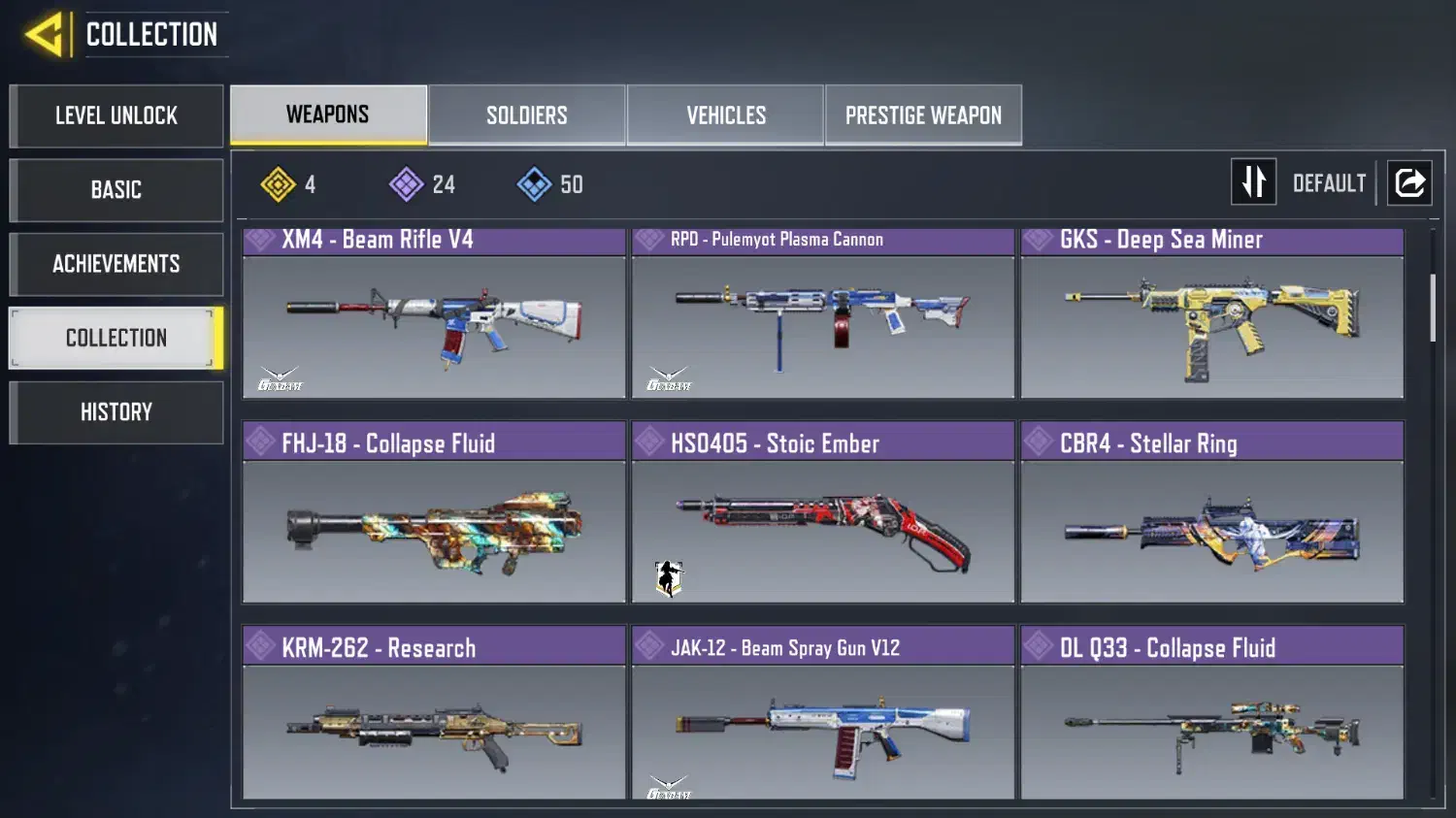The height and width of the screenshot is (818, 1456).
Task: View the Vehicles tab
Action: [726, 115]
